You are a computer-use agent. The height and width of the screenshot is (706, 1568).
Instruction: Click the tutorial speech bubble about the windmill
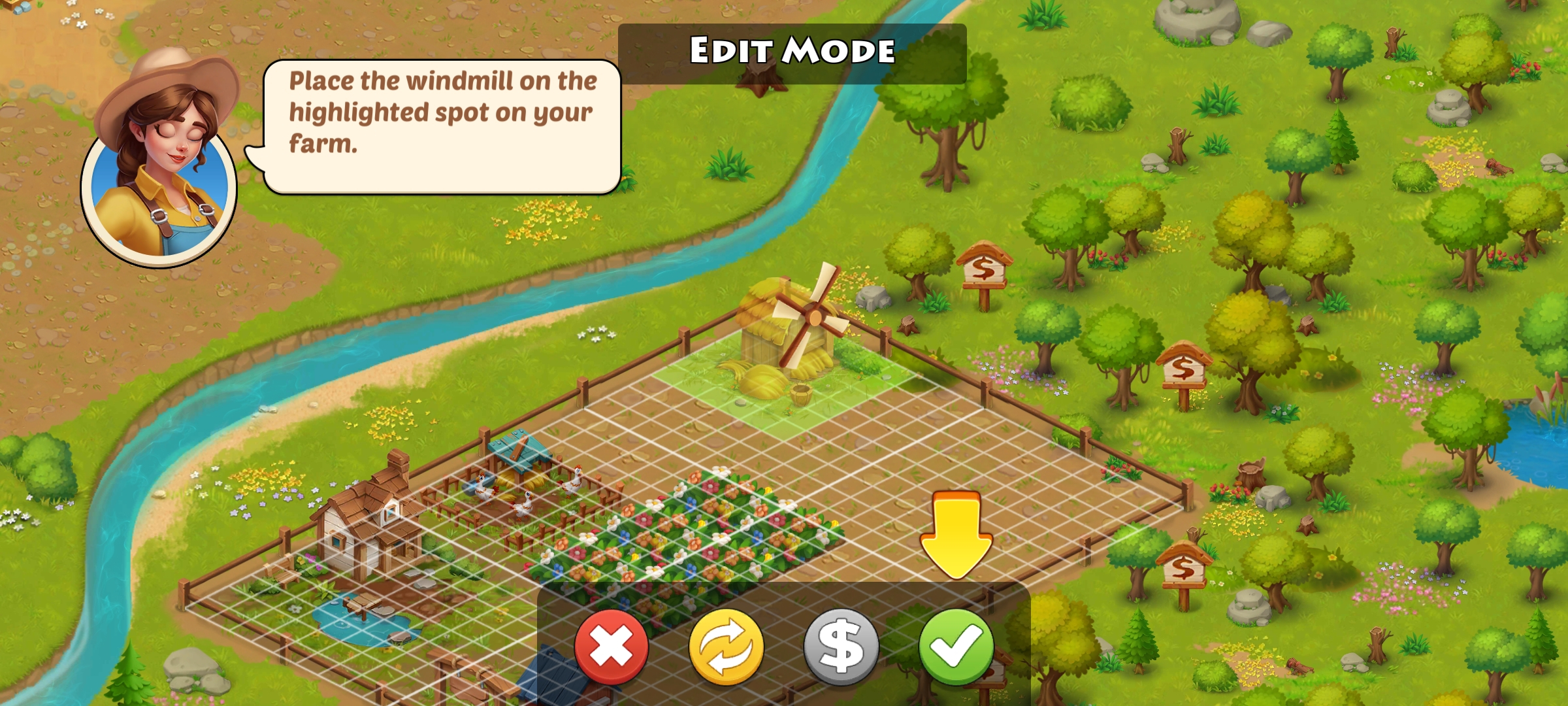(x=442, y=126)
